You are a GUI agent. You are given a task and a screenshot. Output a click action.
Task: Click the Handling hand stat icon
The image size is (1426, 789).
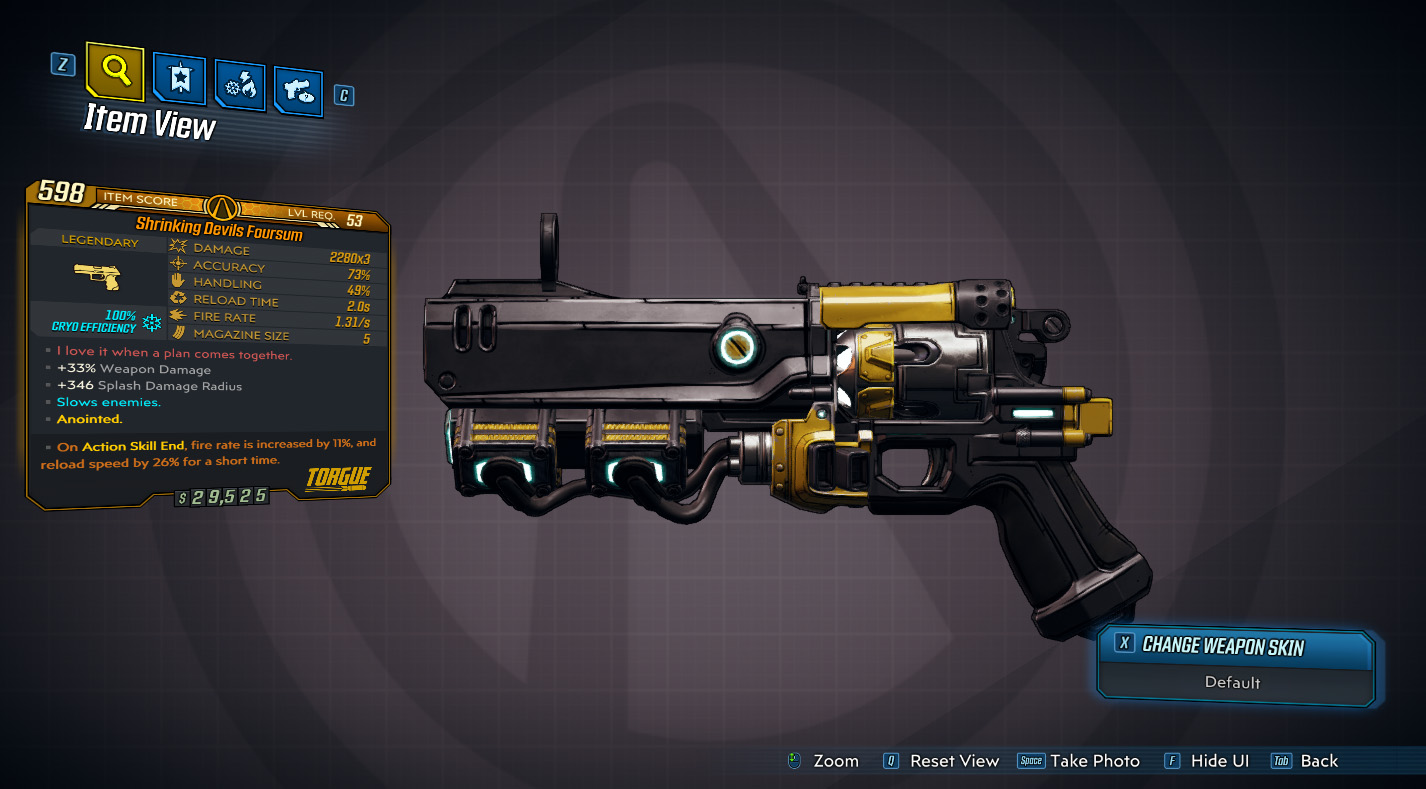click(178, 280)
